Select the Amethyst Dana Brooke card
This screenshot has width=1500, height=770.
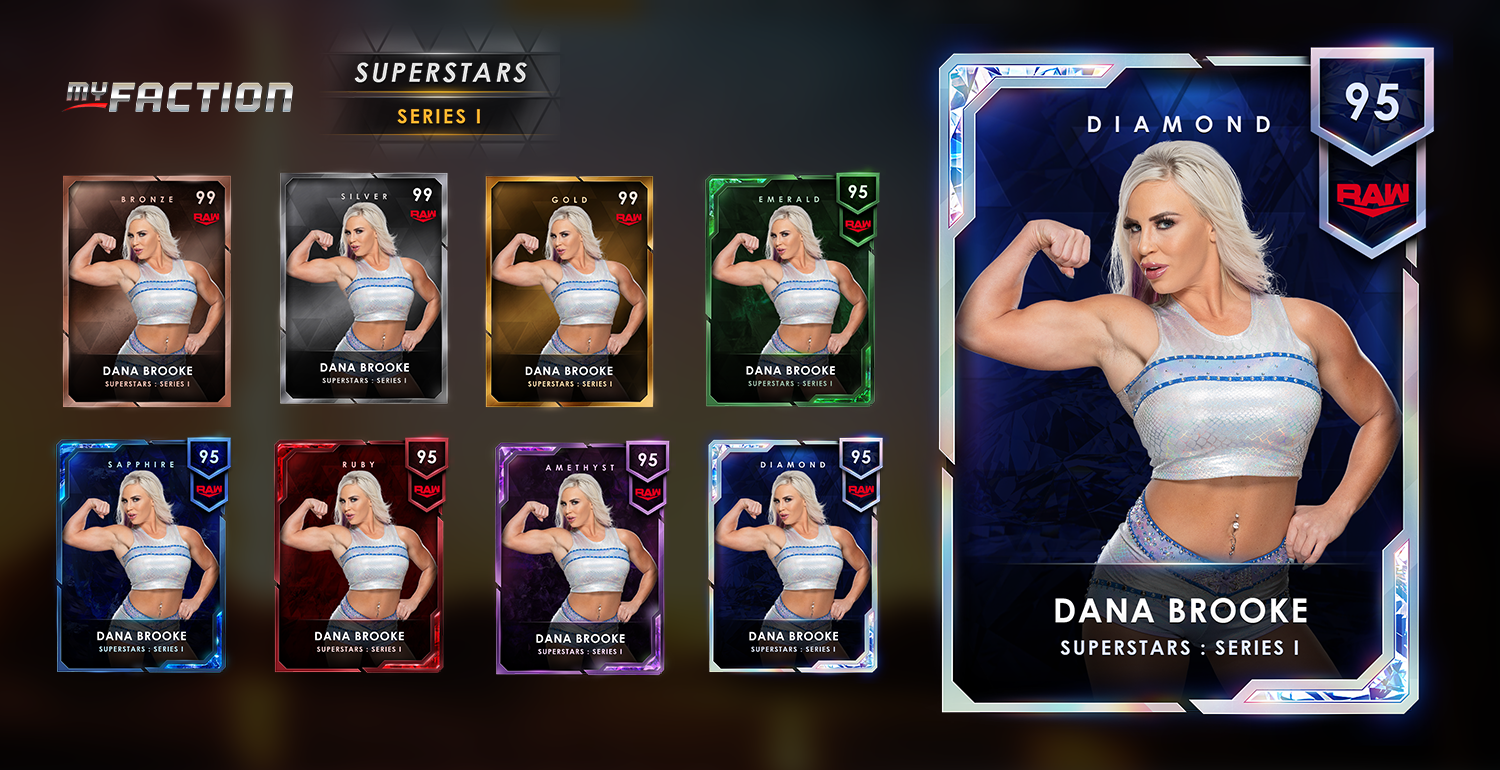(x=581, y=557)
